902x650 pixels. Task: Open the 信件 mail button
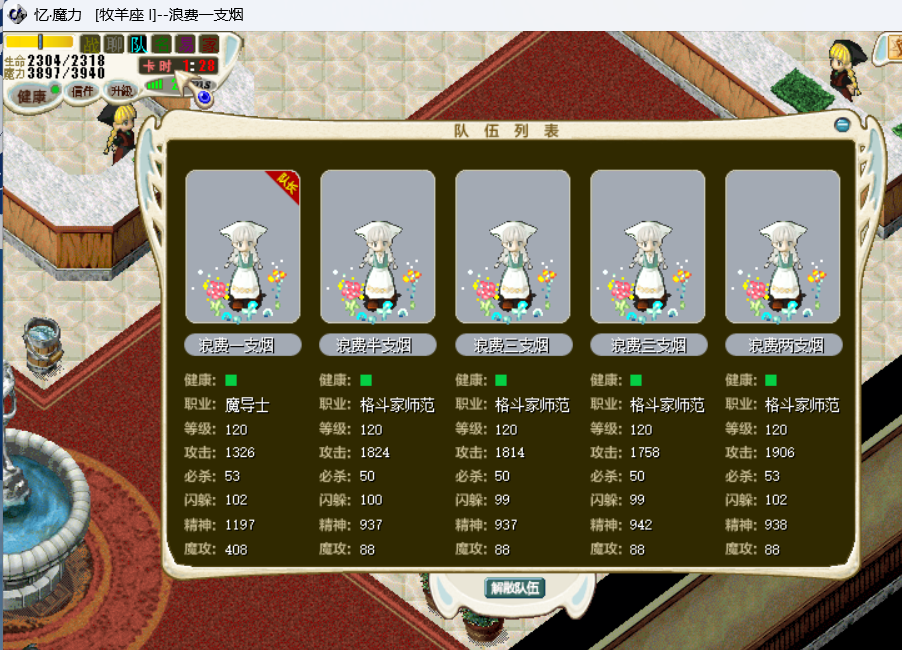click(x=83, y=91)
